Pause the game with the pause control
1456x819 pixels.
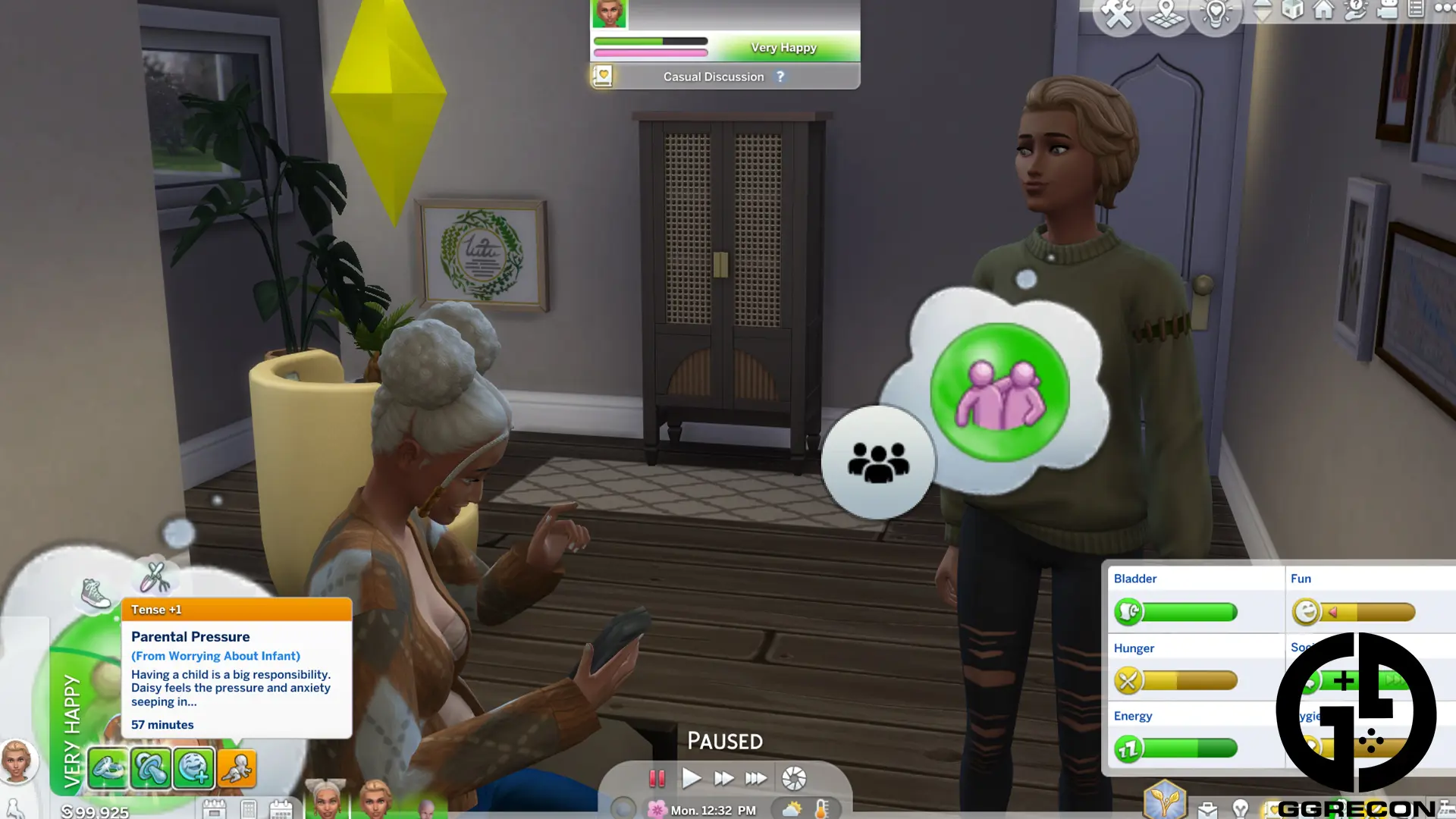pos(657,777)
